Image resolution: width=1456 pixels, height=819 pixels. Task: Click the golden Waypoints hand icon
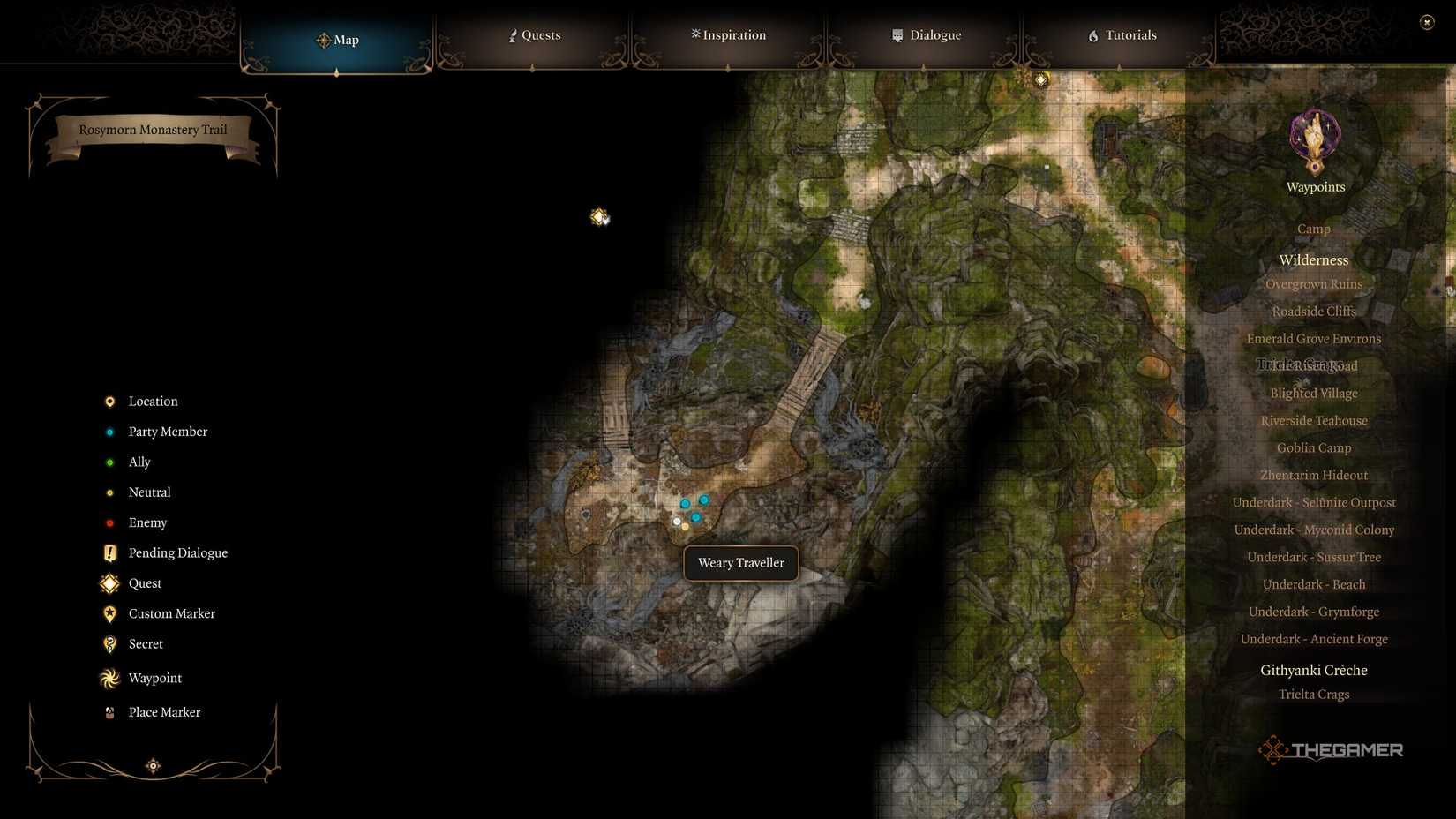tap(1314, 137)
